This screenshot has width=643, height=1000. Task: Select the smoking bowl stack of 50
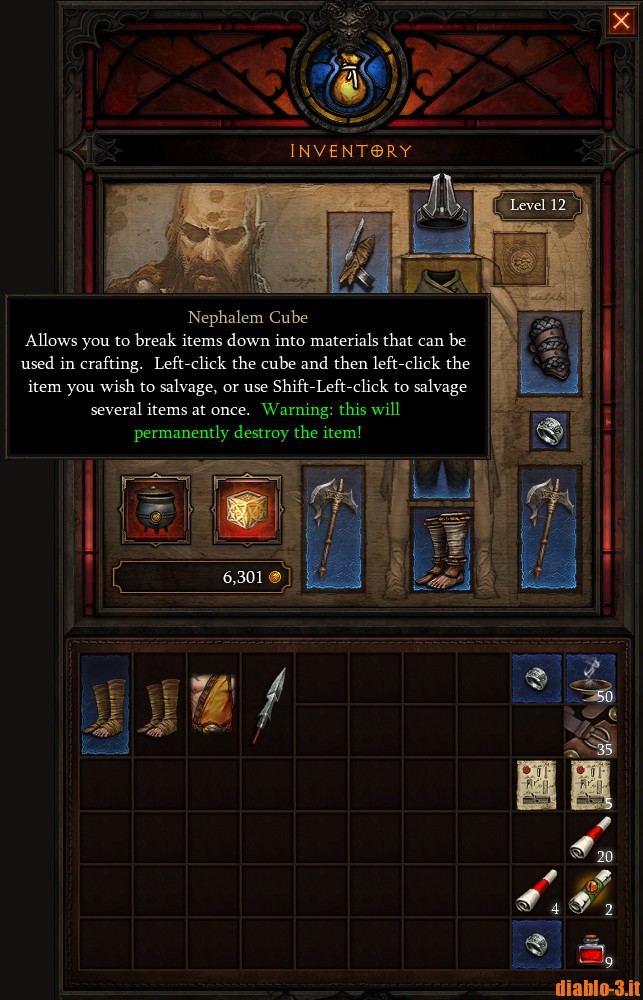click(590, 678)
